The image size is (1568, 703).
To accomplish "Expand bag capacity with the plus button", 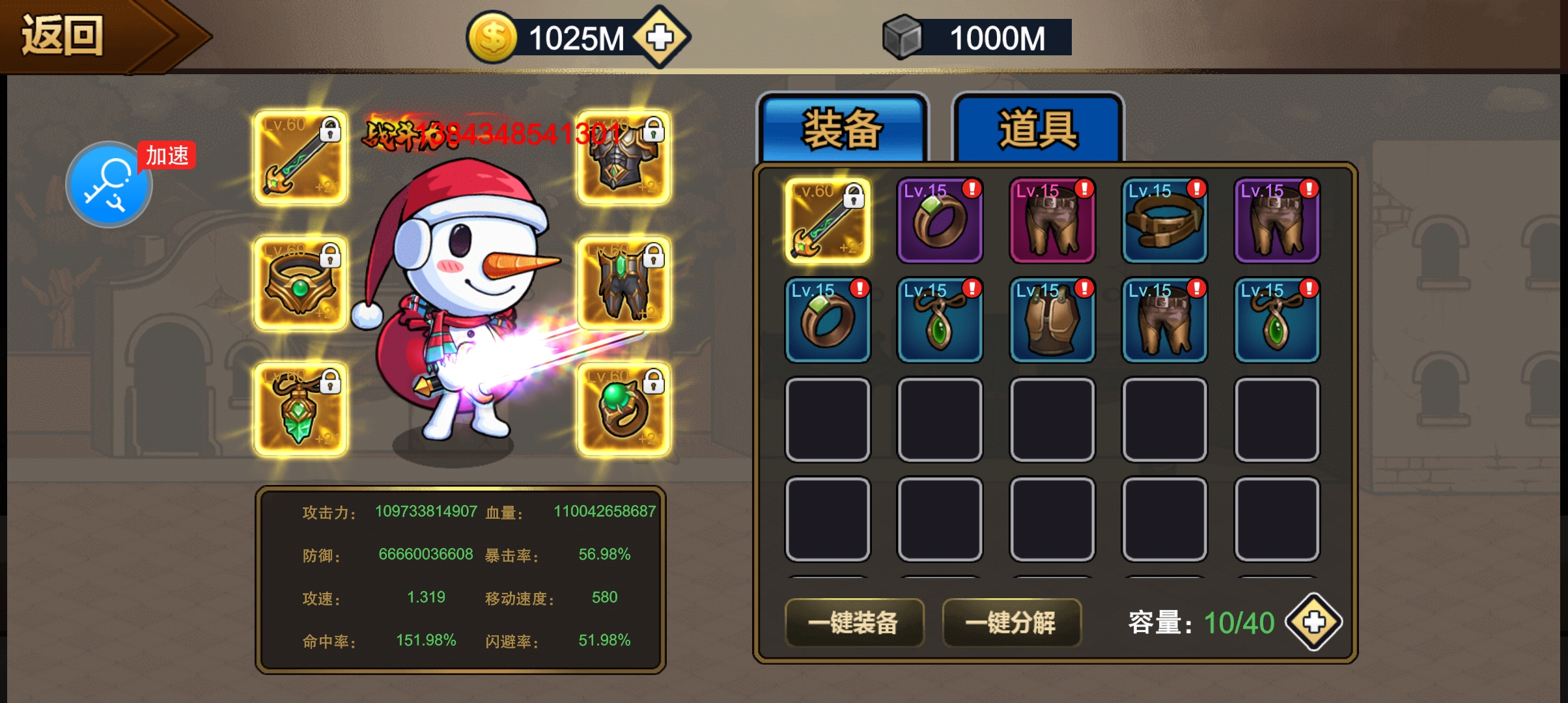I will (x=1313, y=622).
